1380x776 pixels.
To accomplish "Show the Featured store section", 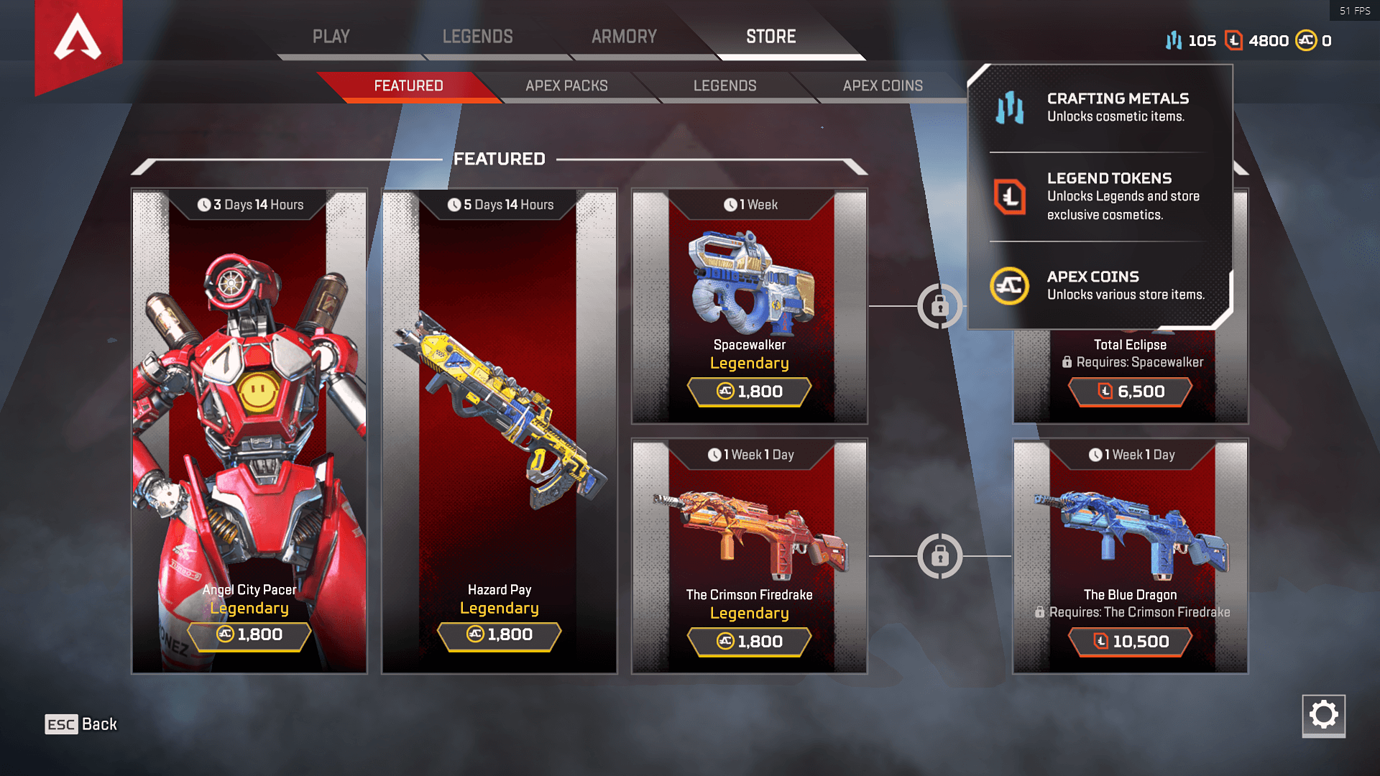I will [408, 86].
